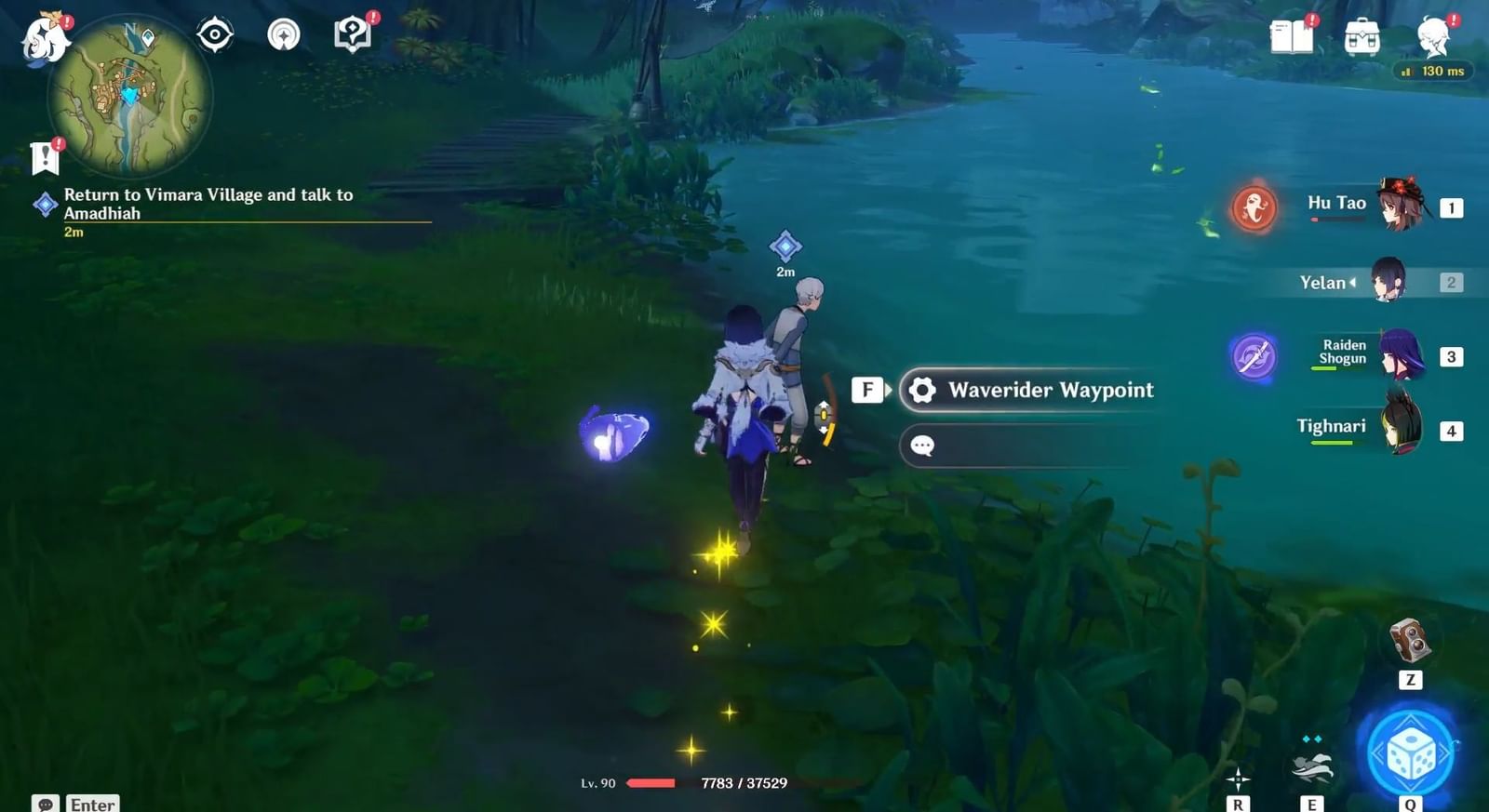The width and height of the screenshot is (1489, 812).
Task: Click the dice icon above the Q key
Action: coord(1413,754)
